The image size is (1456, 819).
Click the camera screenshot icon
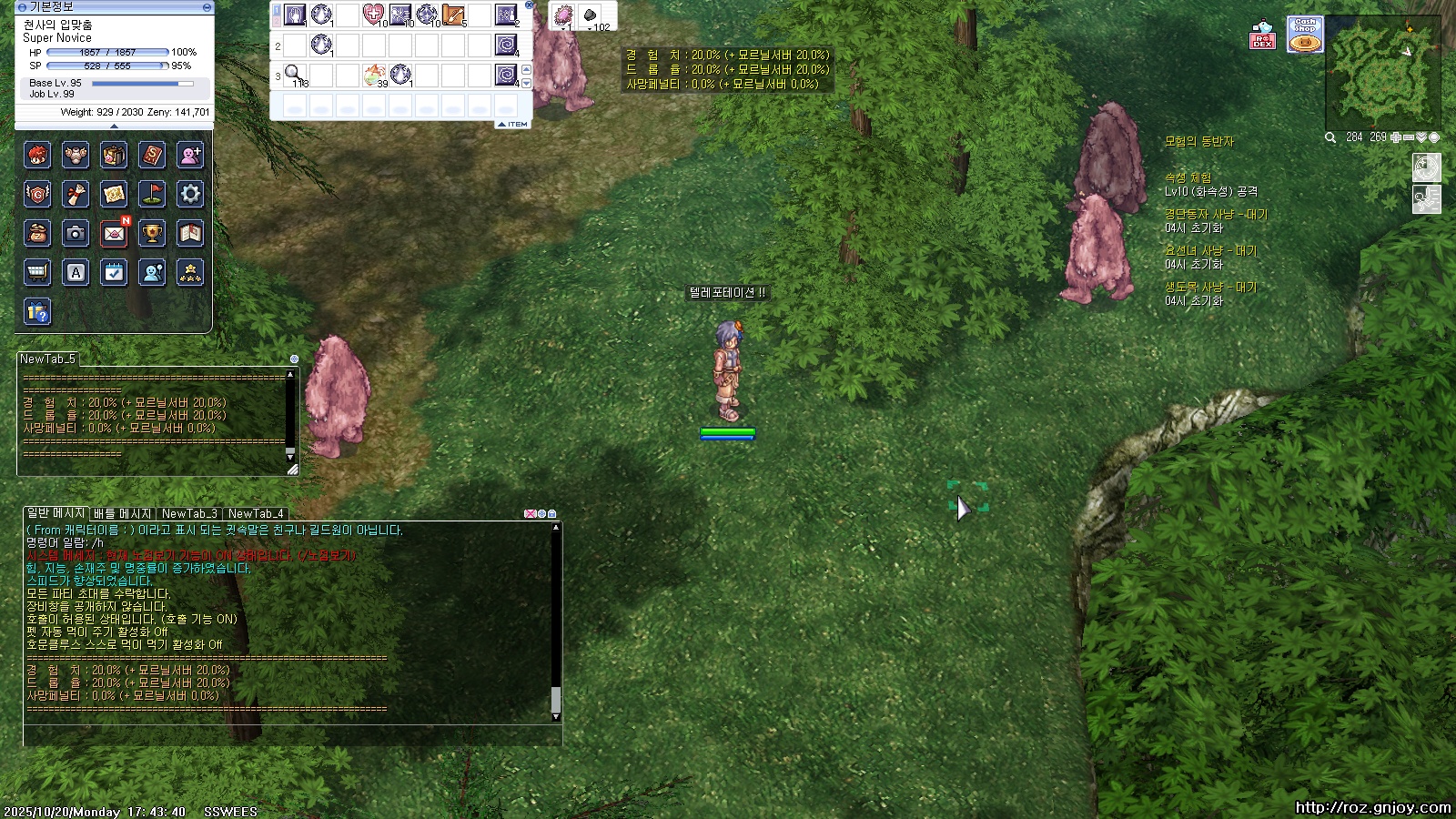click(x=76, y=234)
